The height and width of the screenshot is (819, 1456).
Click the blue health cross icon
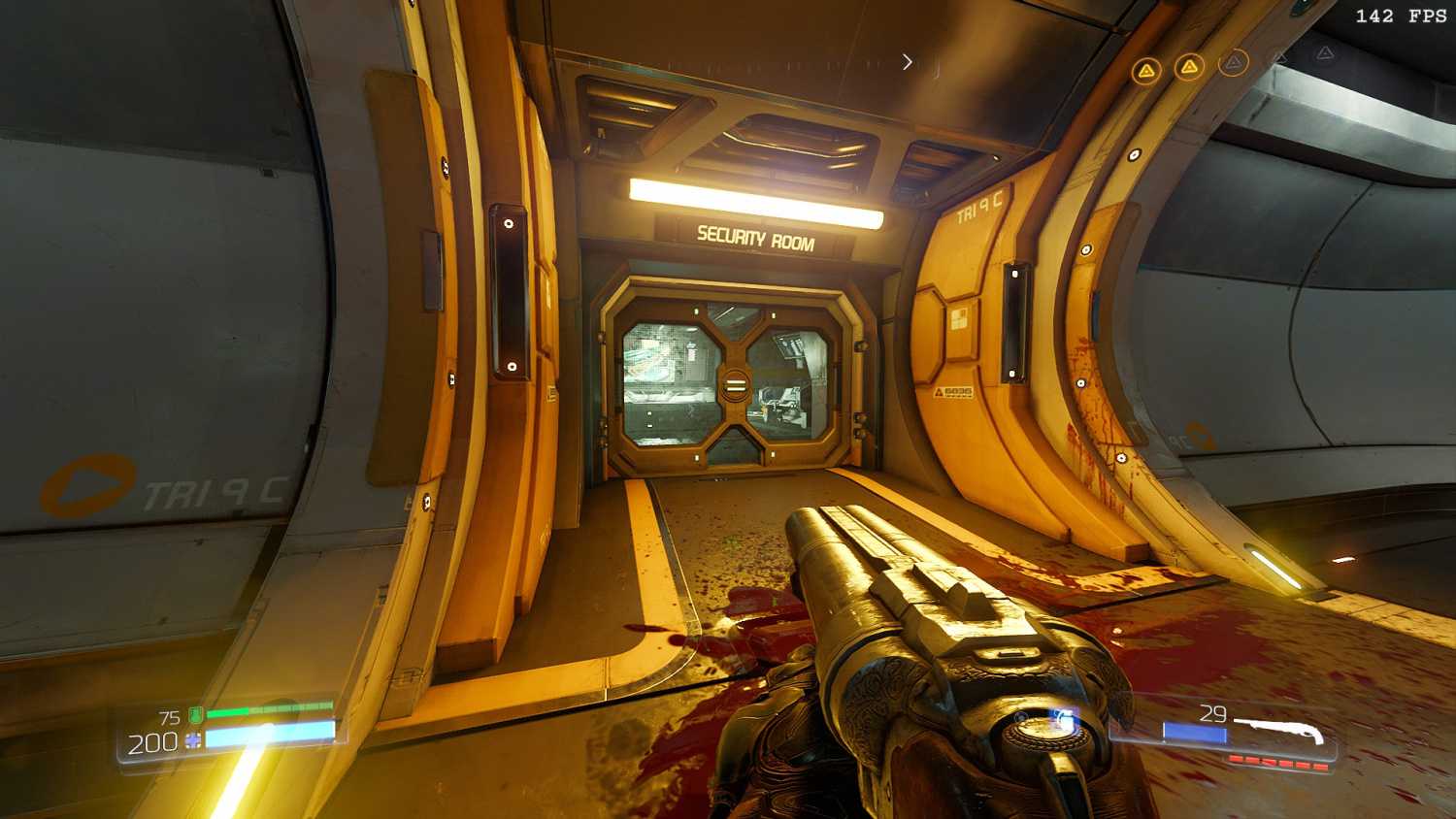(193, 741)
